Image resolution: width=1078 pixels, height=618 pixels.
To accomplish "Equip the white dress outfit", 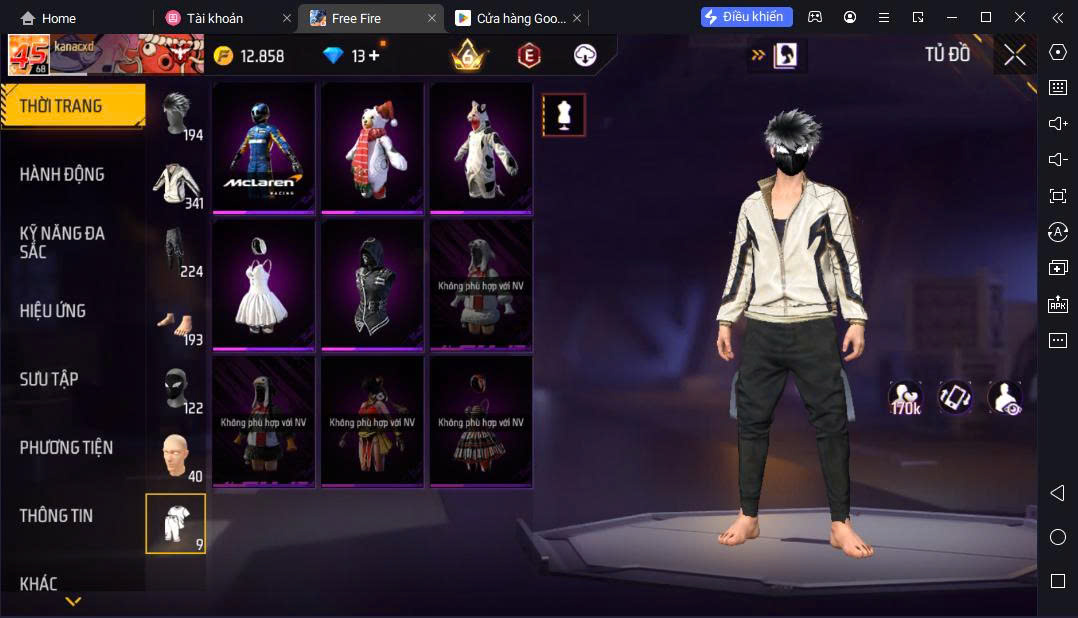I will (x=264, y=285).
